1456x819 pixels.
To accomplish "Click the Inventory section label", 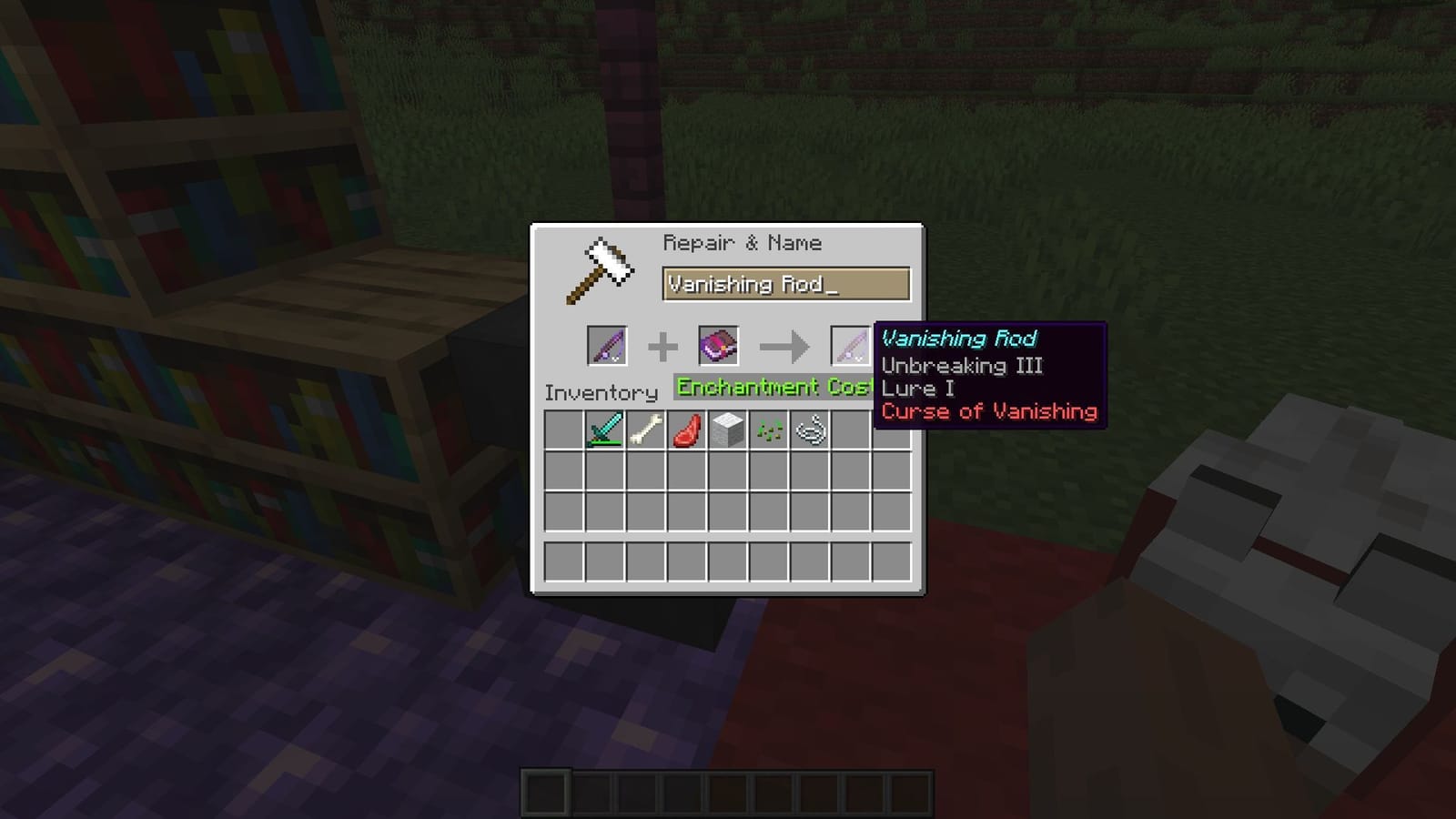I will (x=601, y=393).
